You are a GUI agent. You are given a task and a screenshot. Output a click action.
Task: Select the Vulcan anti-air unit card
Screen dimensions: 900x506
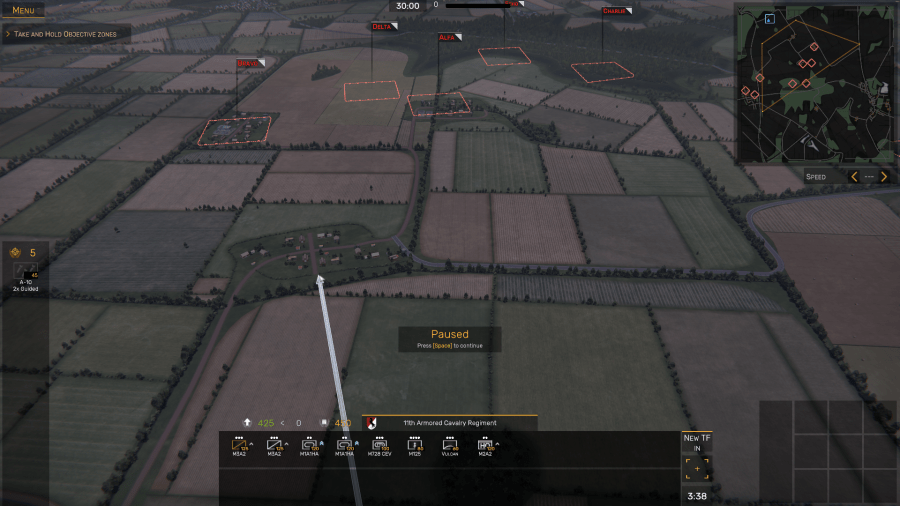449,446
